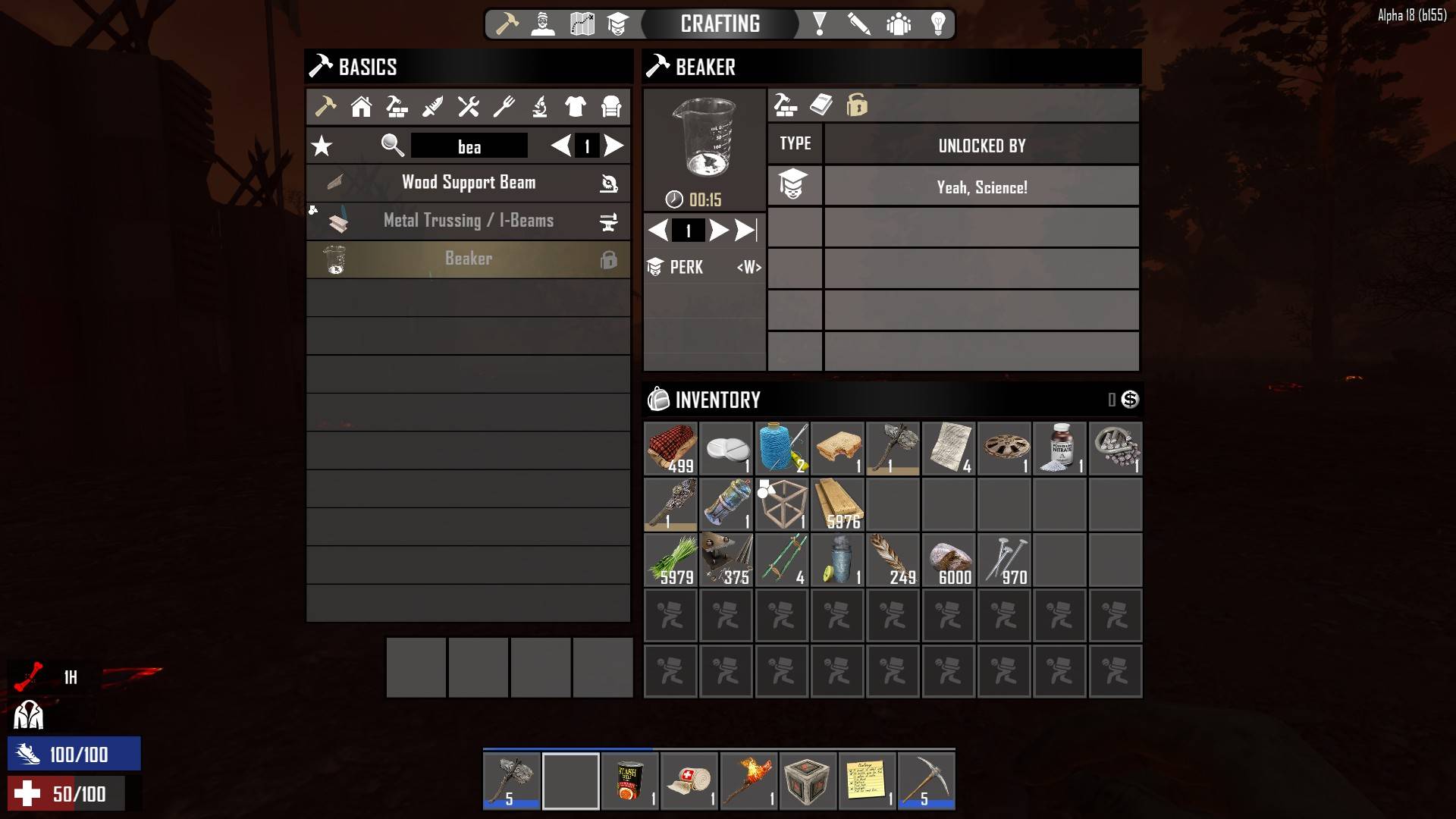
Task: Open the party icon next to notes
Action: [899, 24]
